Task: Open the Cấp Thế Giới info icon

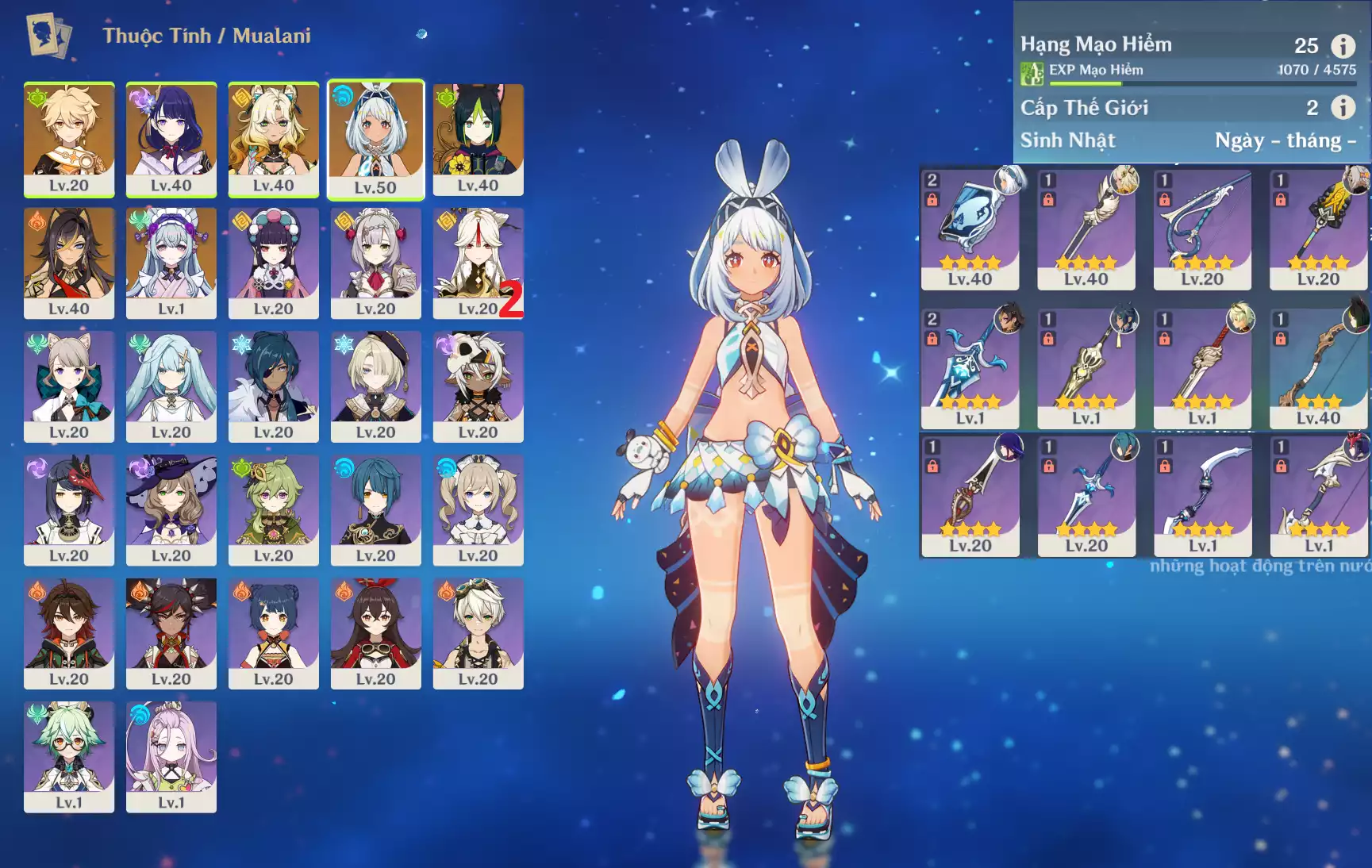Action: (x=1343, y=107)
